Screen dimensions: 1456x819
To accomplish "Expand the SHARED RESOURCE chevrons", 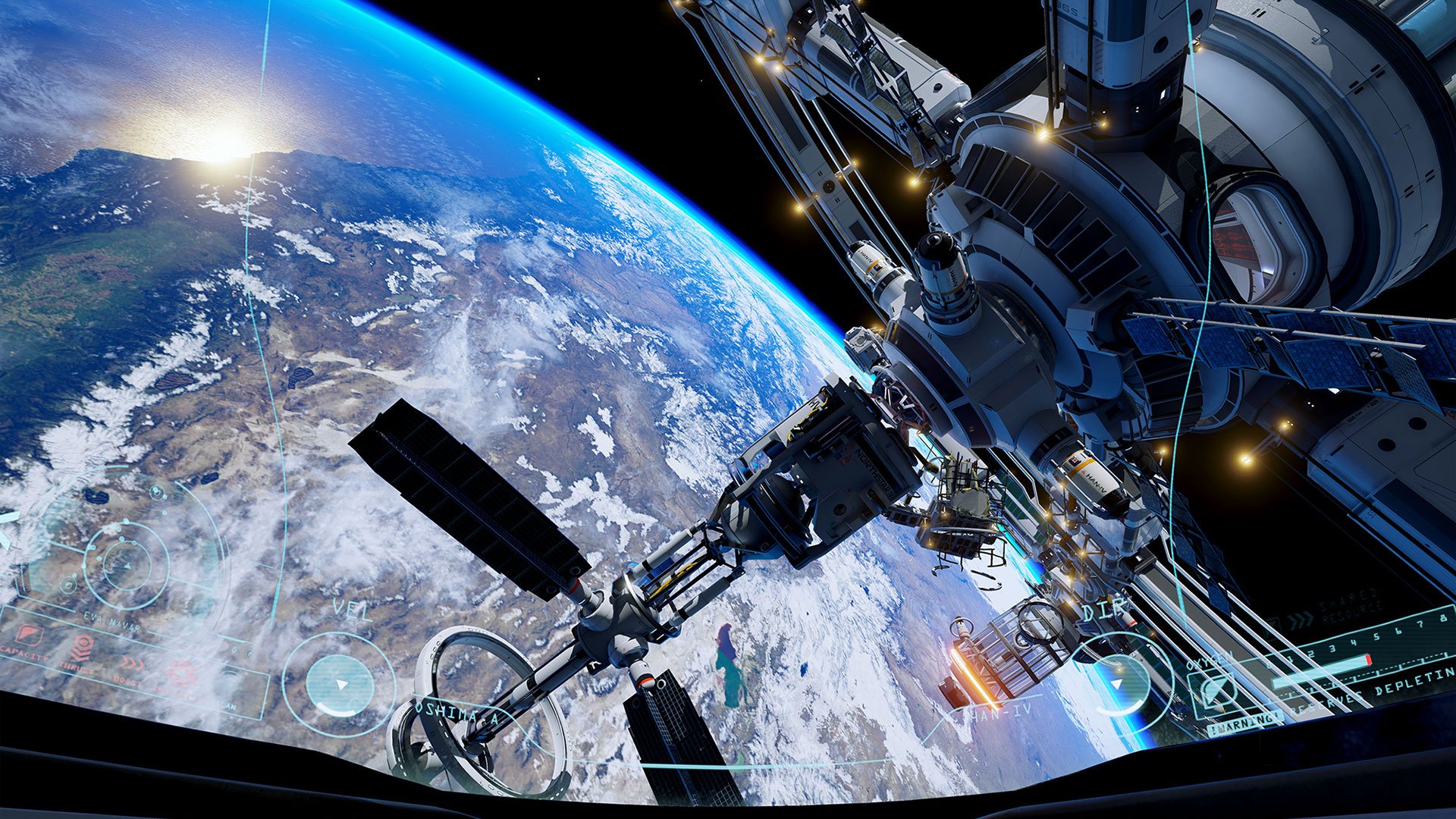I will [1301, 621].
